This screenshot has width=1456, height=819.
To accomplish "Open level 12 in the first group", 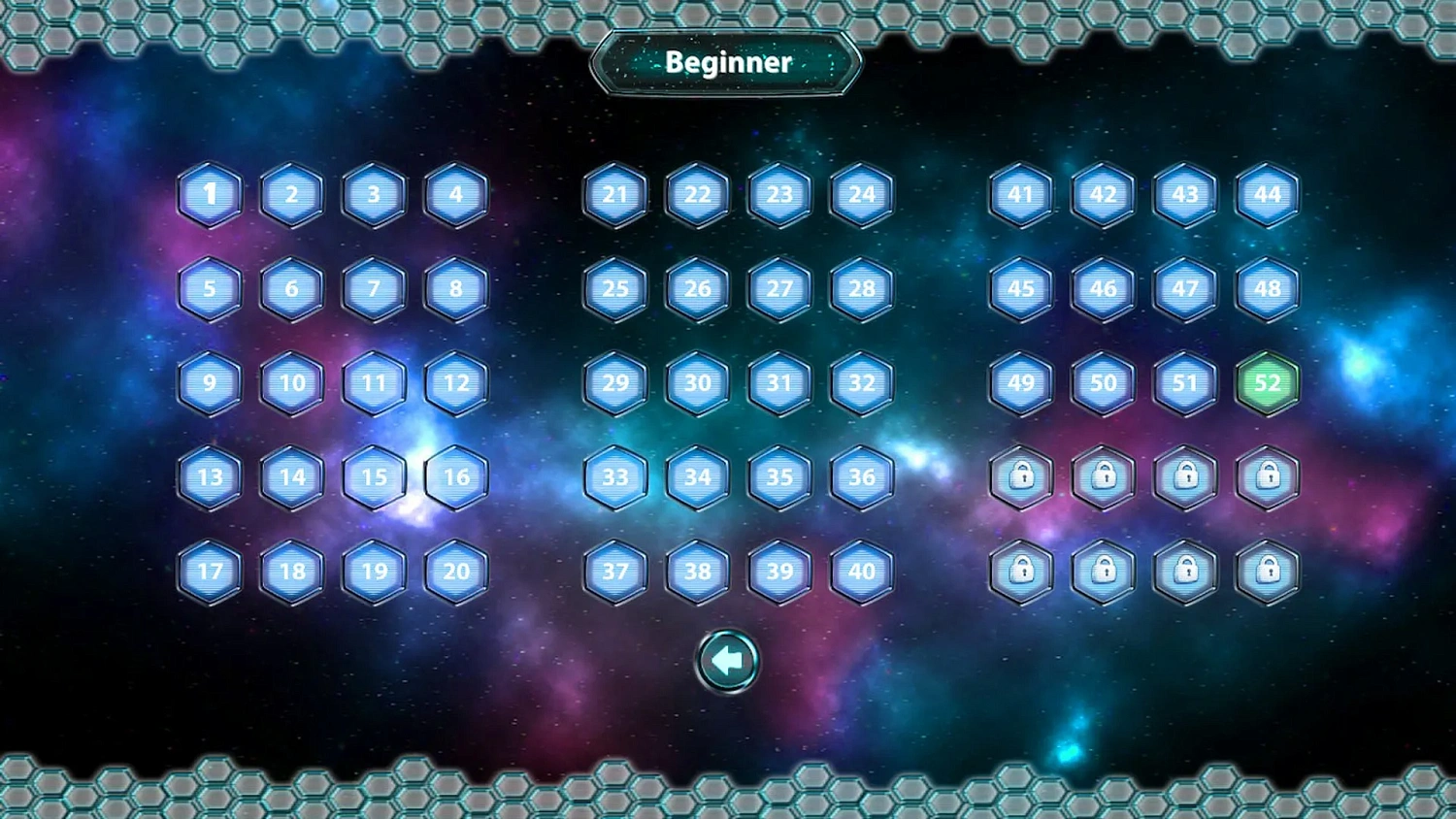I will 455,383.
